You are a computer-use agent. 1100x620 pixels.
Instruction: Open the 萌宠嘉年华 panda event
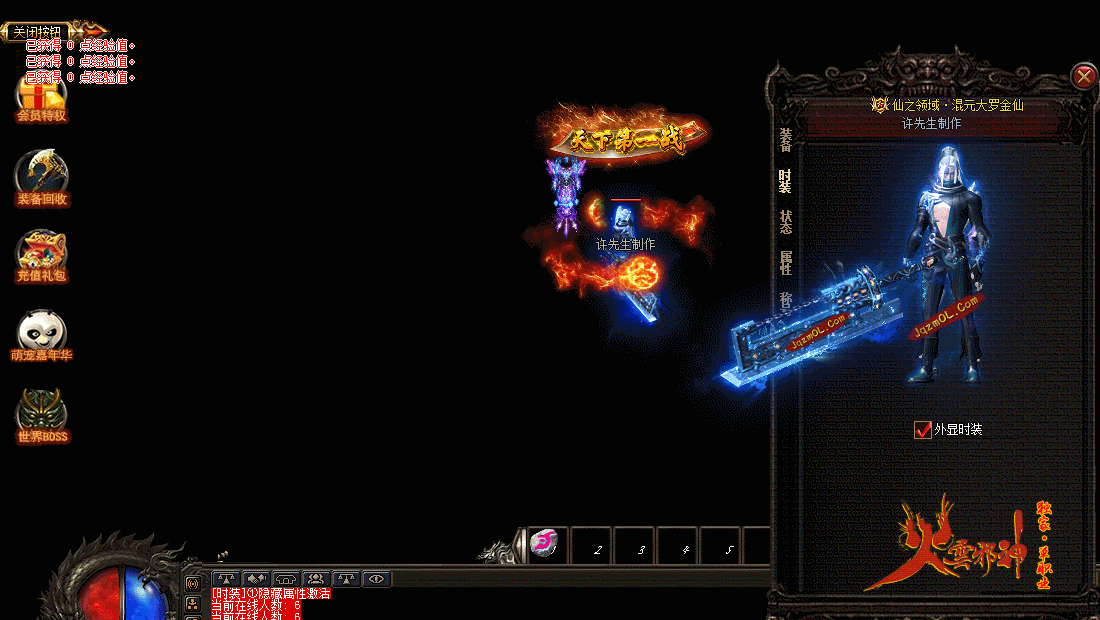pyautogui.click(x=41, y=336)
